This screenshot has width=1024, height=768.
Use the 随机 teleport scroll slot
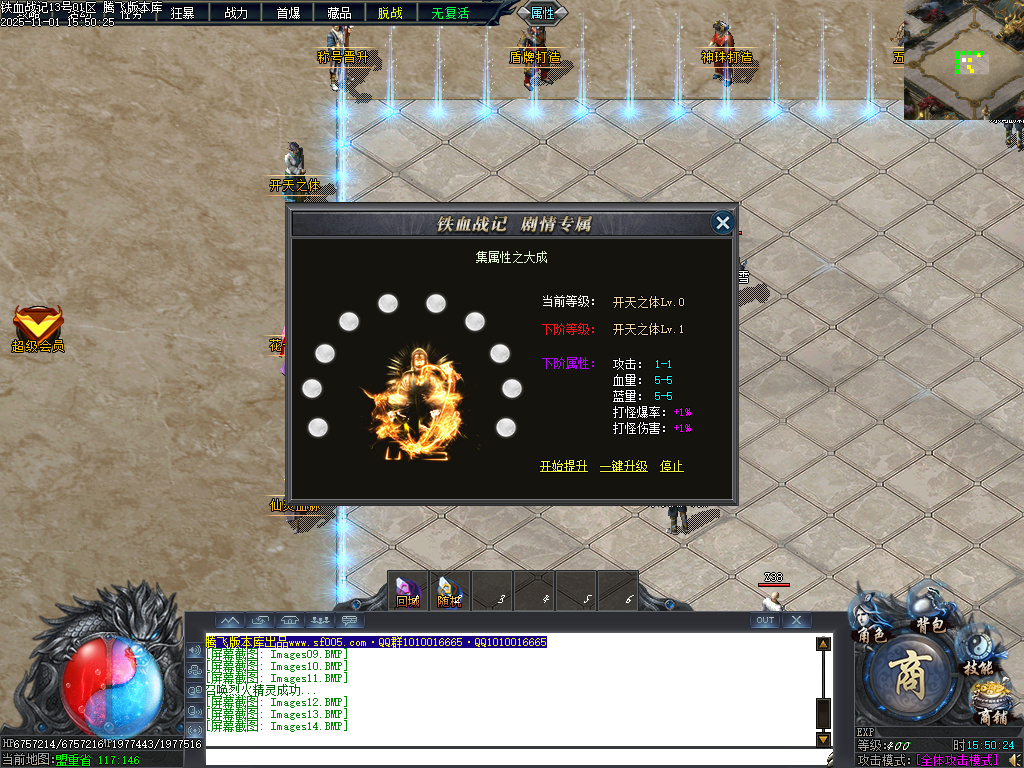point(450,592)
